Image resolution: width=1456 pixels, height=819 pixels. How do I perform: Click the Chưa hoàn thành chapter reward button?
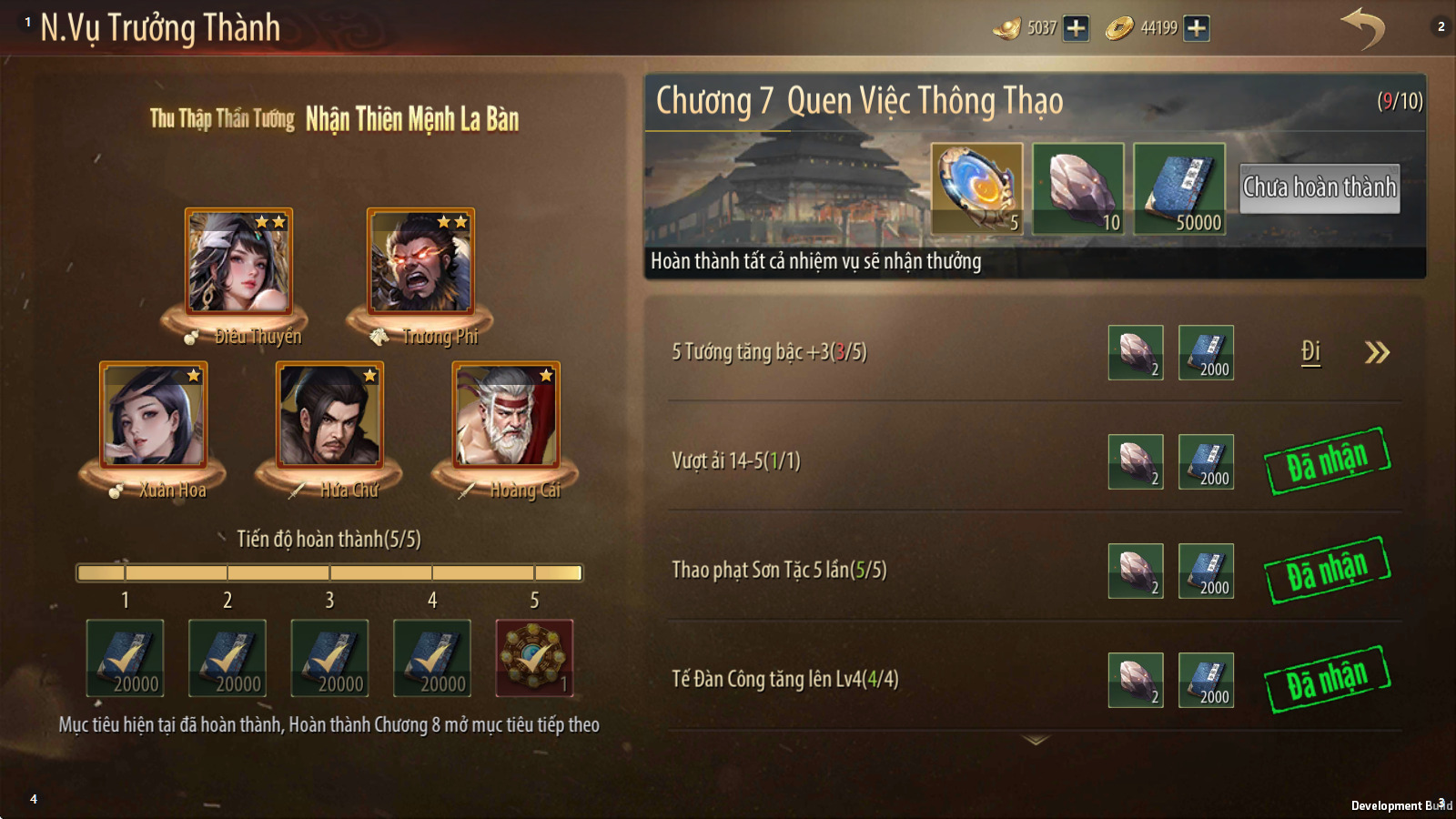[x=1319, y=188]
